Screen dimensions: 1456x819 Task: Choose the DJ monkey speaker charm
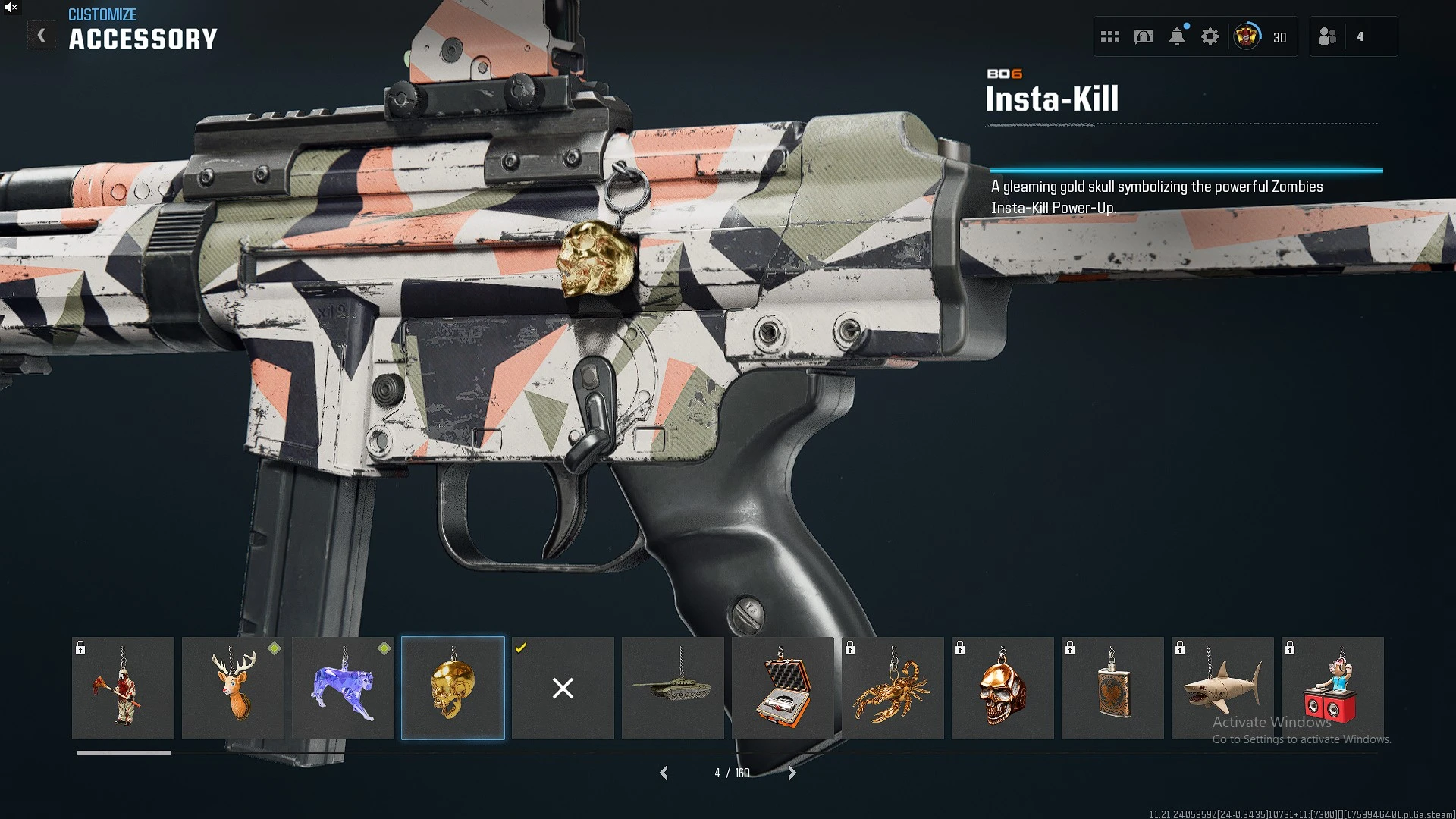click(1332, 688)
